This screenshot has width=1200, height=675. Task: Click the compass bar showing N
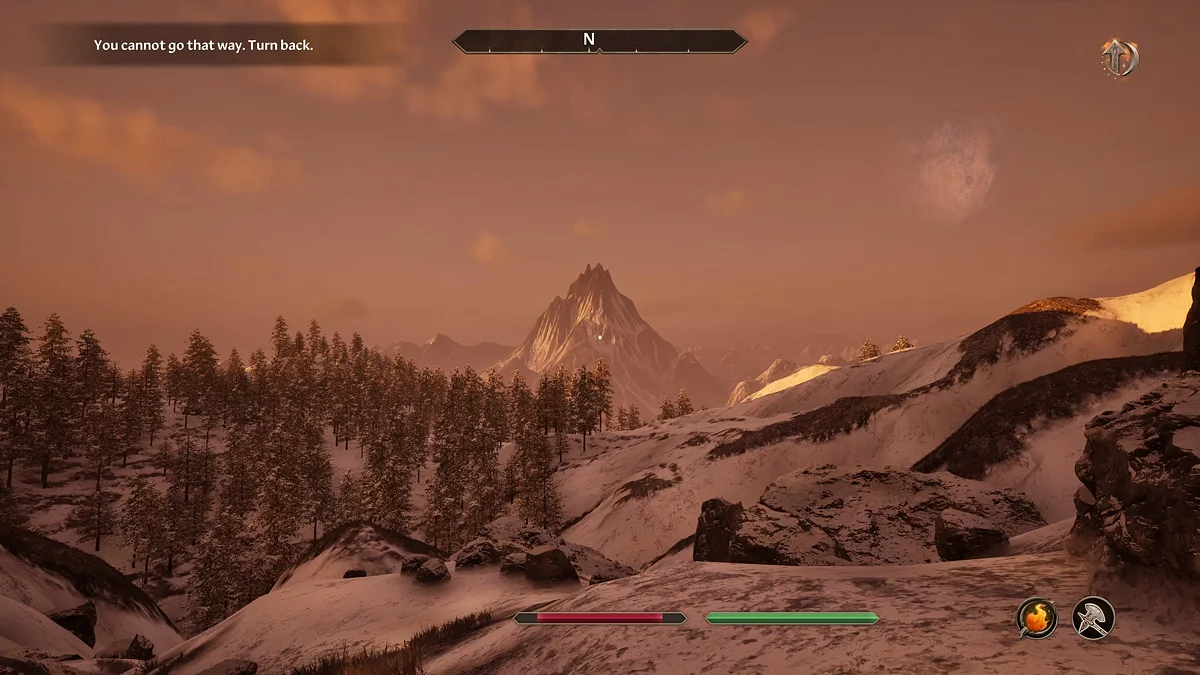click(x=599, y=41)
